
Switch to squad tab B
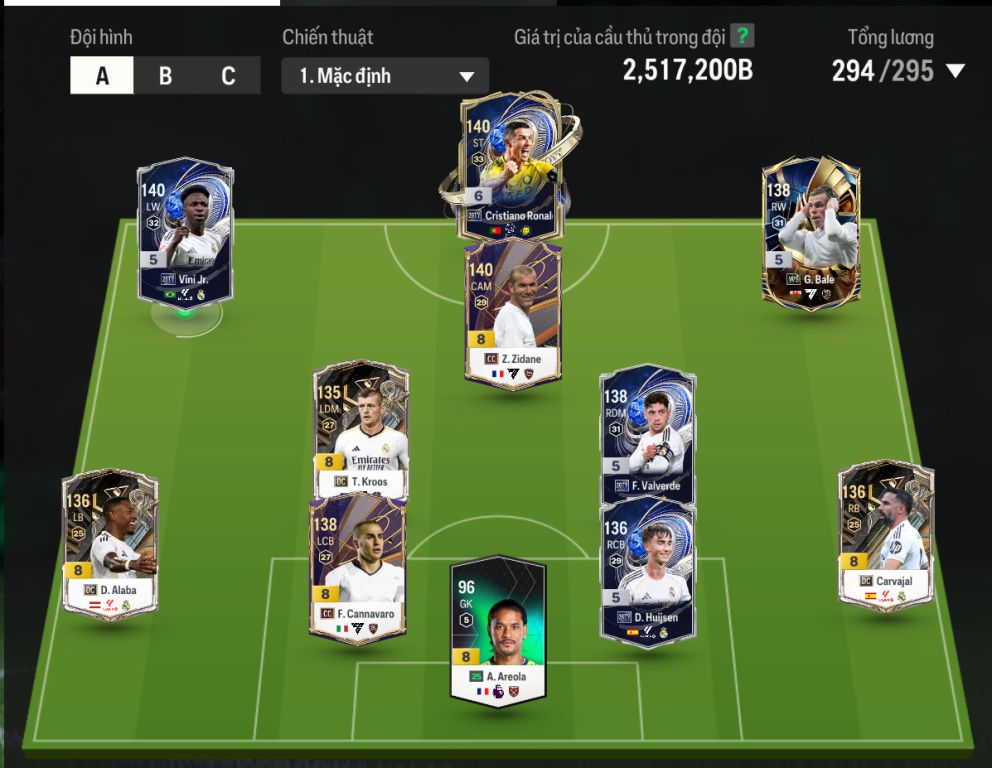[x=165, y=76]
